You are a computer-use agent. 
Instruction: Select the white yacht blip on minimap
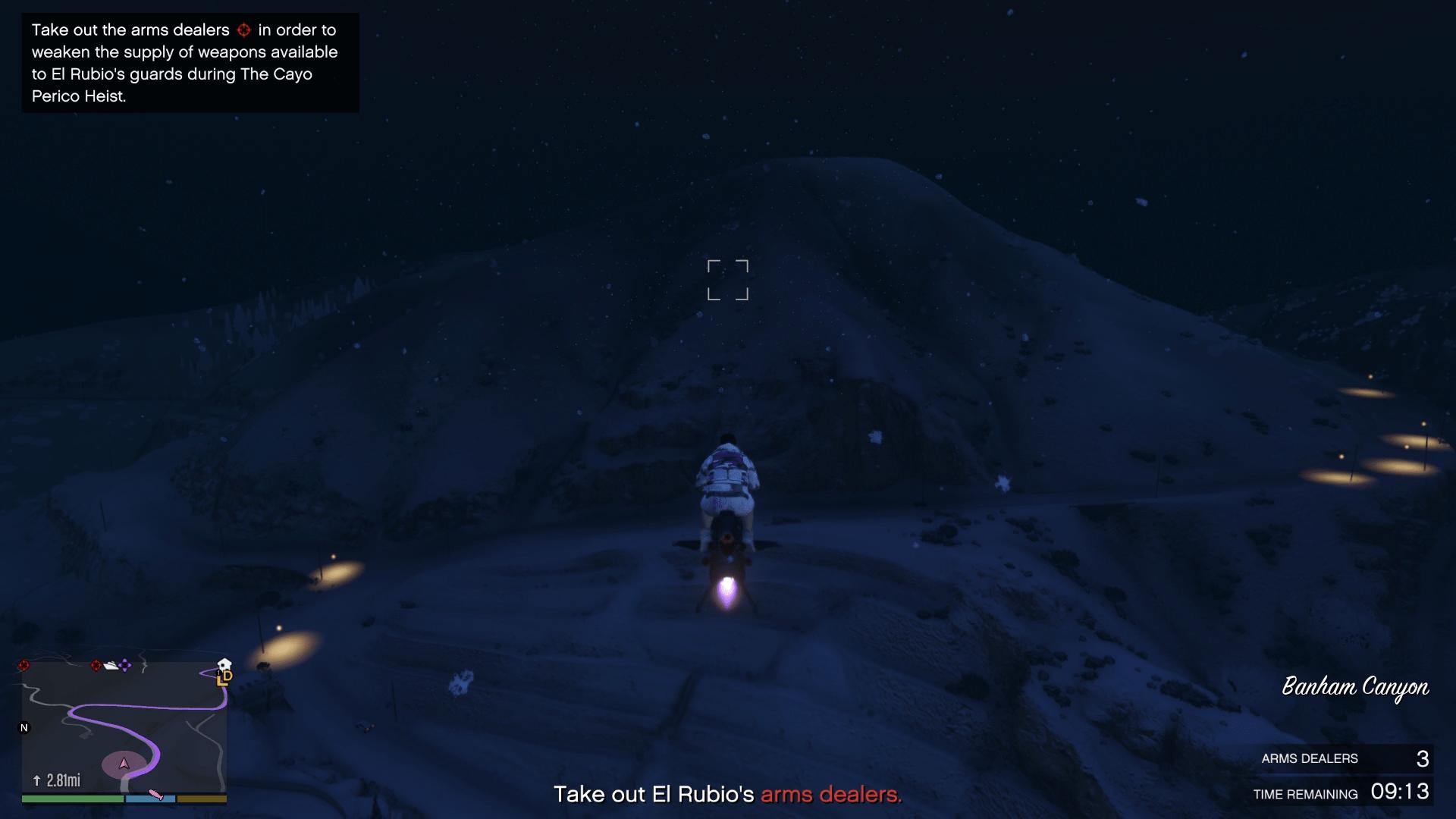(111, 666)
